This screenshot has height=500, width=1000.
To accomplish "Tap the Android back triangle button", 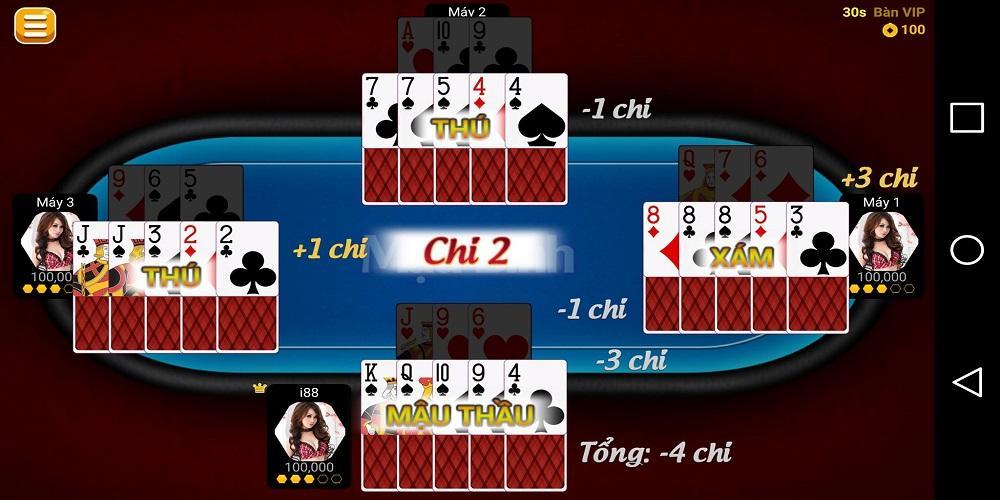I will point(966,382).
